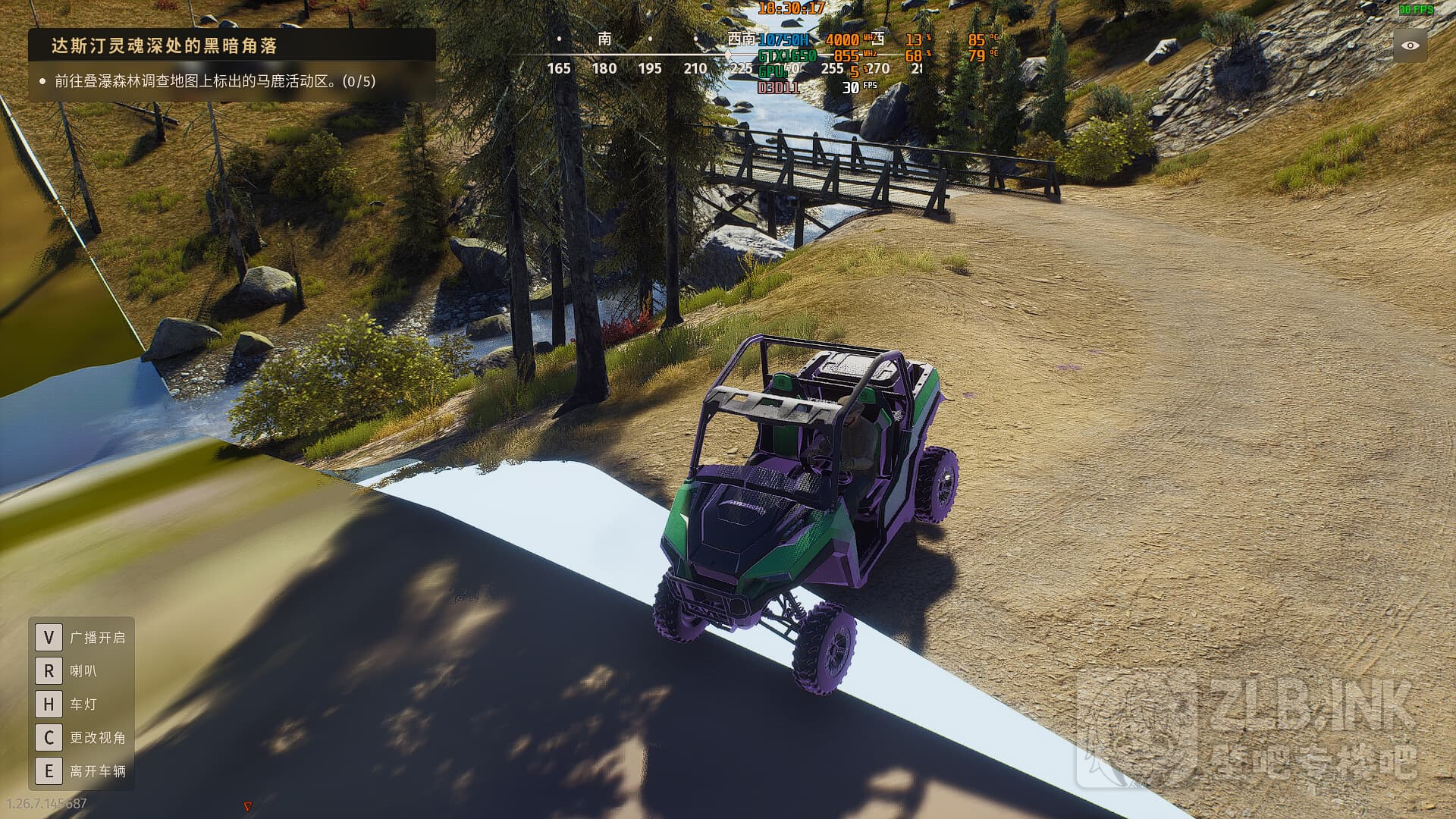Select the moose activity zone objective line
The width and height of the screenshot is (1456, 819).
click(x=215, y=81)
